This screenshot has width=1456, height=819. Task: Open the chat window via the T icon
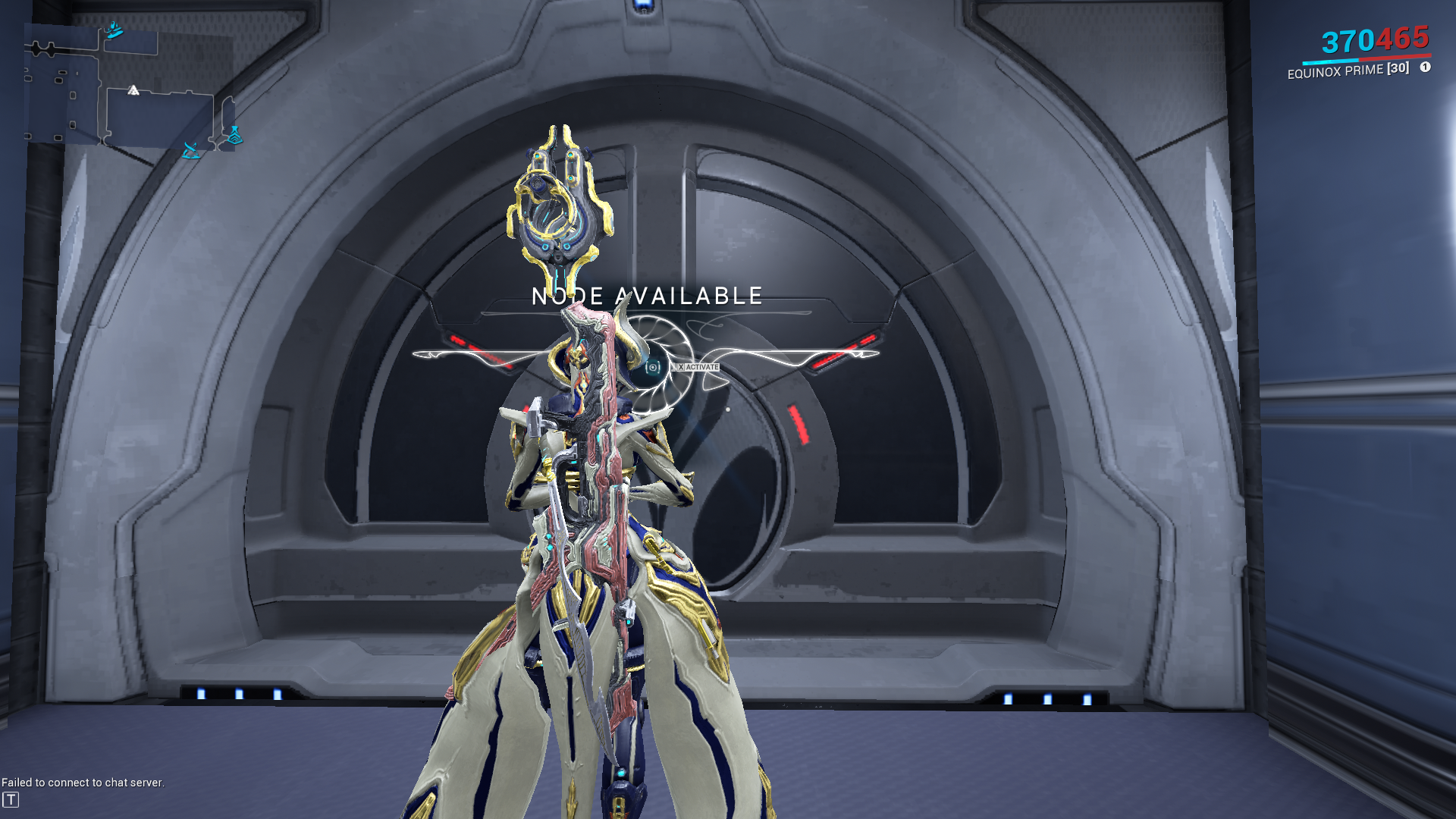pyautogui.click(x=11, y=799)
